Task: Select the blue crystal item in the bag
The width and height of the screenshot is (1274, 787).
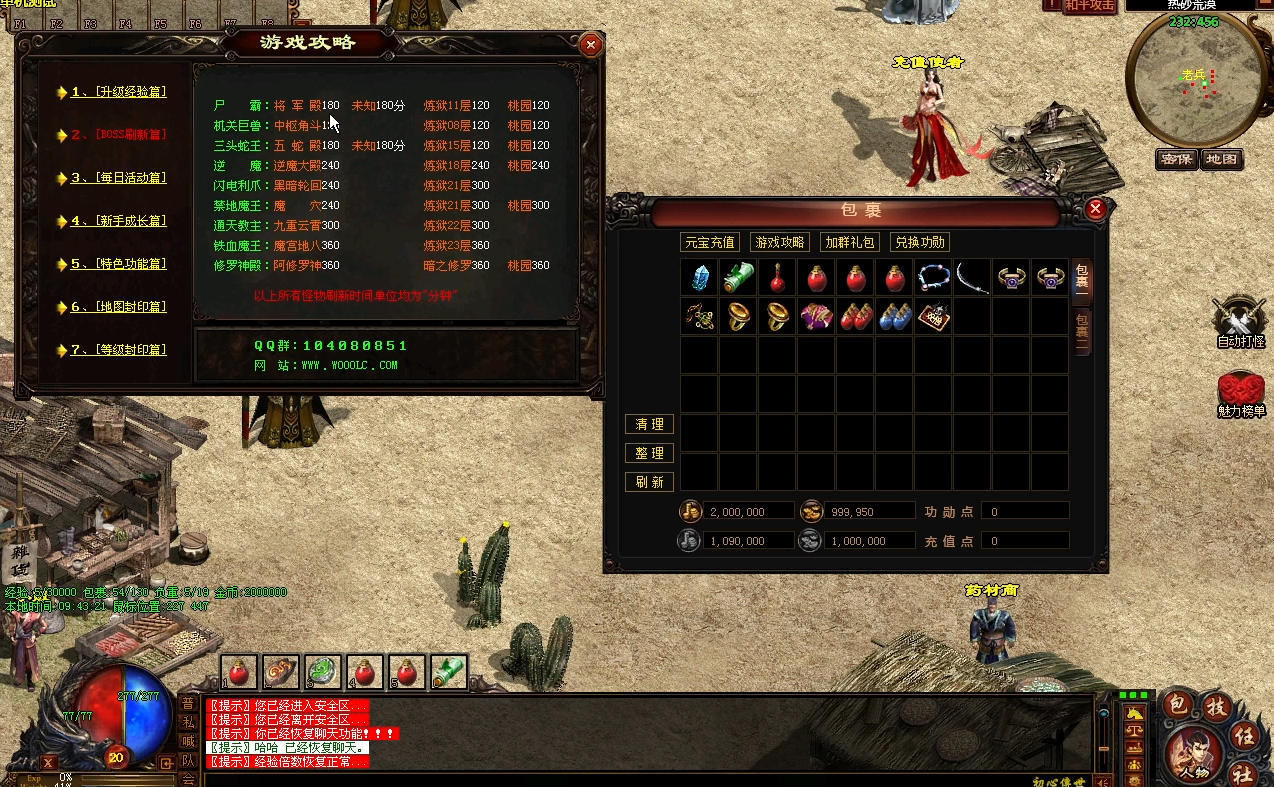Action: (700, 278)
